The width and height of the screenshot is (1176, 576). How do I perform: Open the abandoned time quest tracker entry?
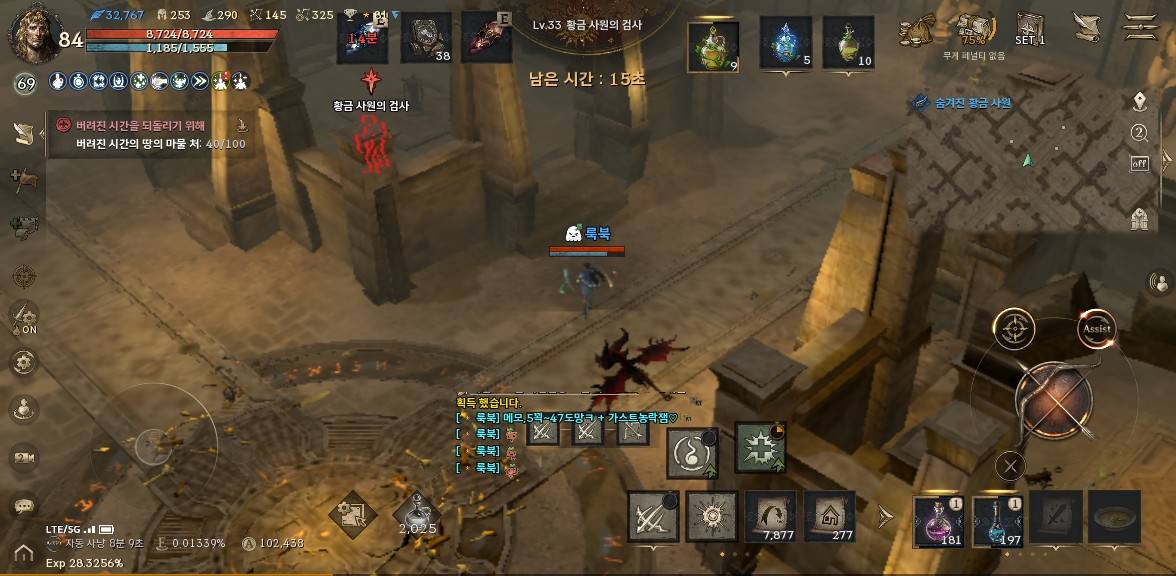(x=150, y=134)
